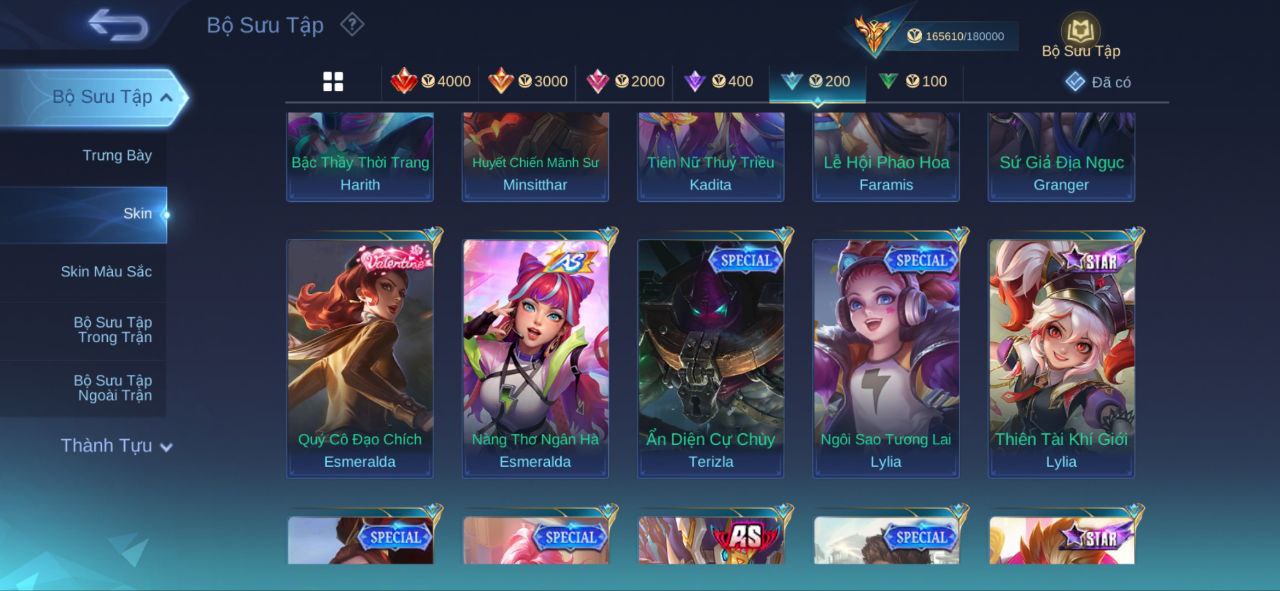
Task: Select the Skin menu entry
Action: [137, 214]
